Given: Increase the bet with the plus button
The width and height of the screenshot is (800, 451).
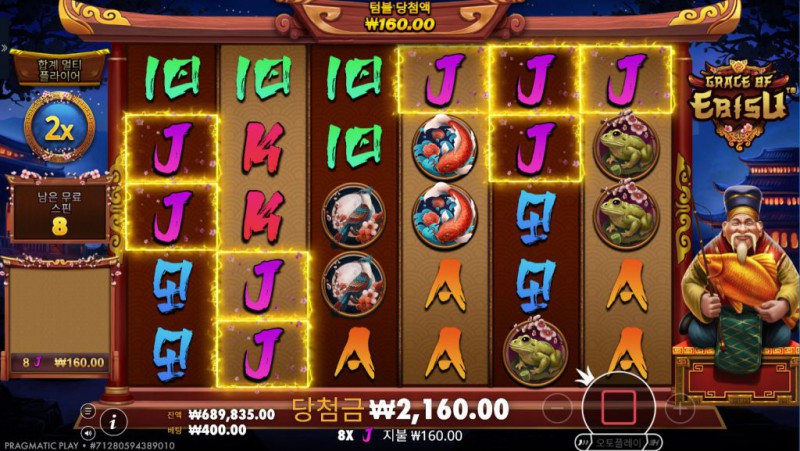Looking at the screenshot, I should [x=679, y=407].
